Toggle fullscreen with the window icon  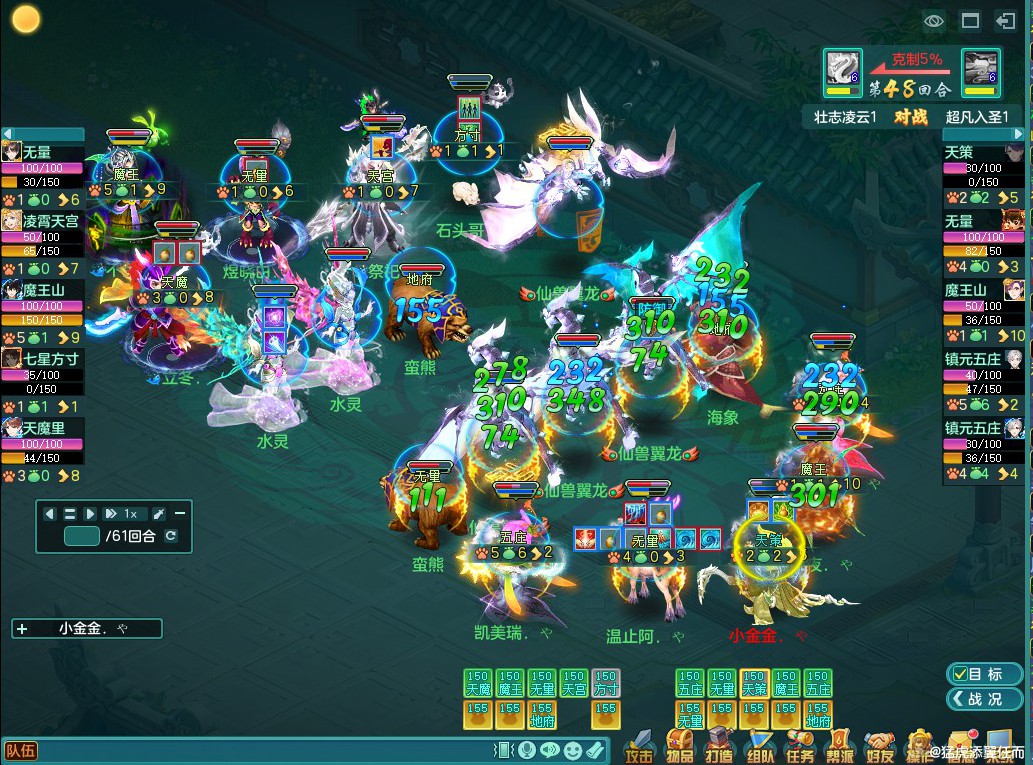970,20
